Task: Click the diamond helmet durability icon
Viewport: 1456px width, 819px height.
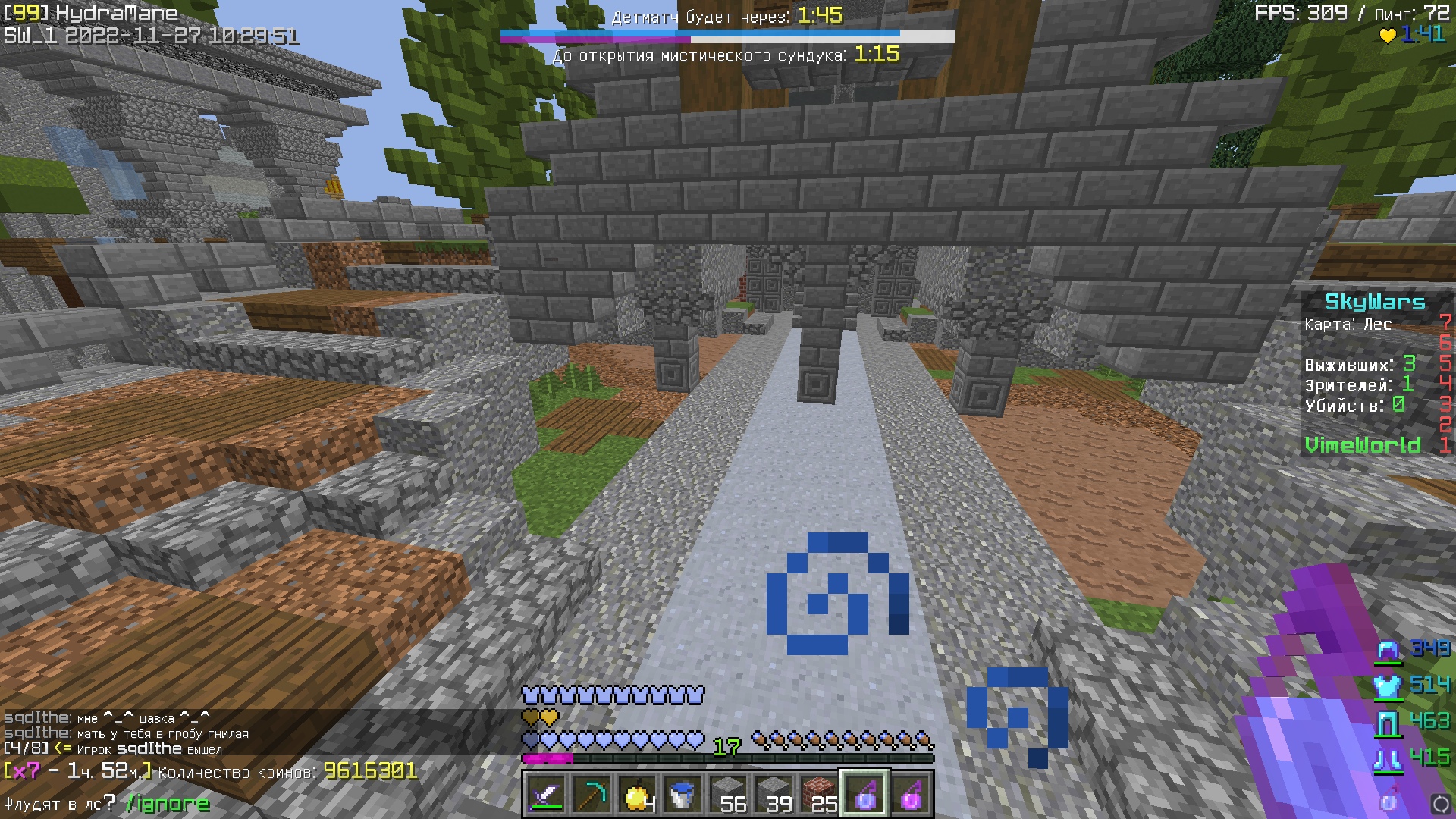Action: point(1388,650)
